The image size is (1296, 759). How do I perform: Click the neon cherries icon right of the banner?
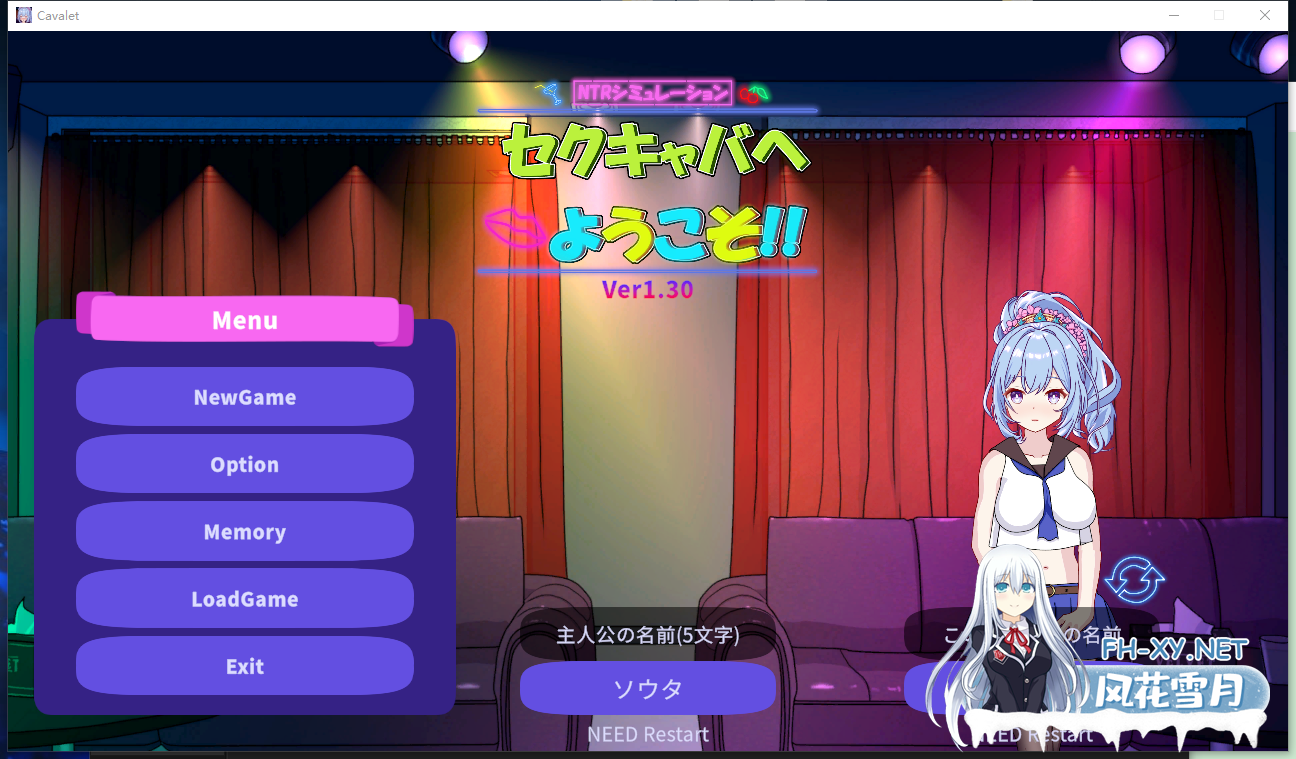tap(753, 91)
